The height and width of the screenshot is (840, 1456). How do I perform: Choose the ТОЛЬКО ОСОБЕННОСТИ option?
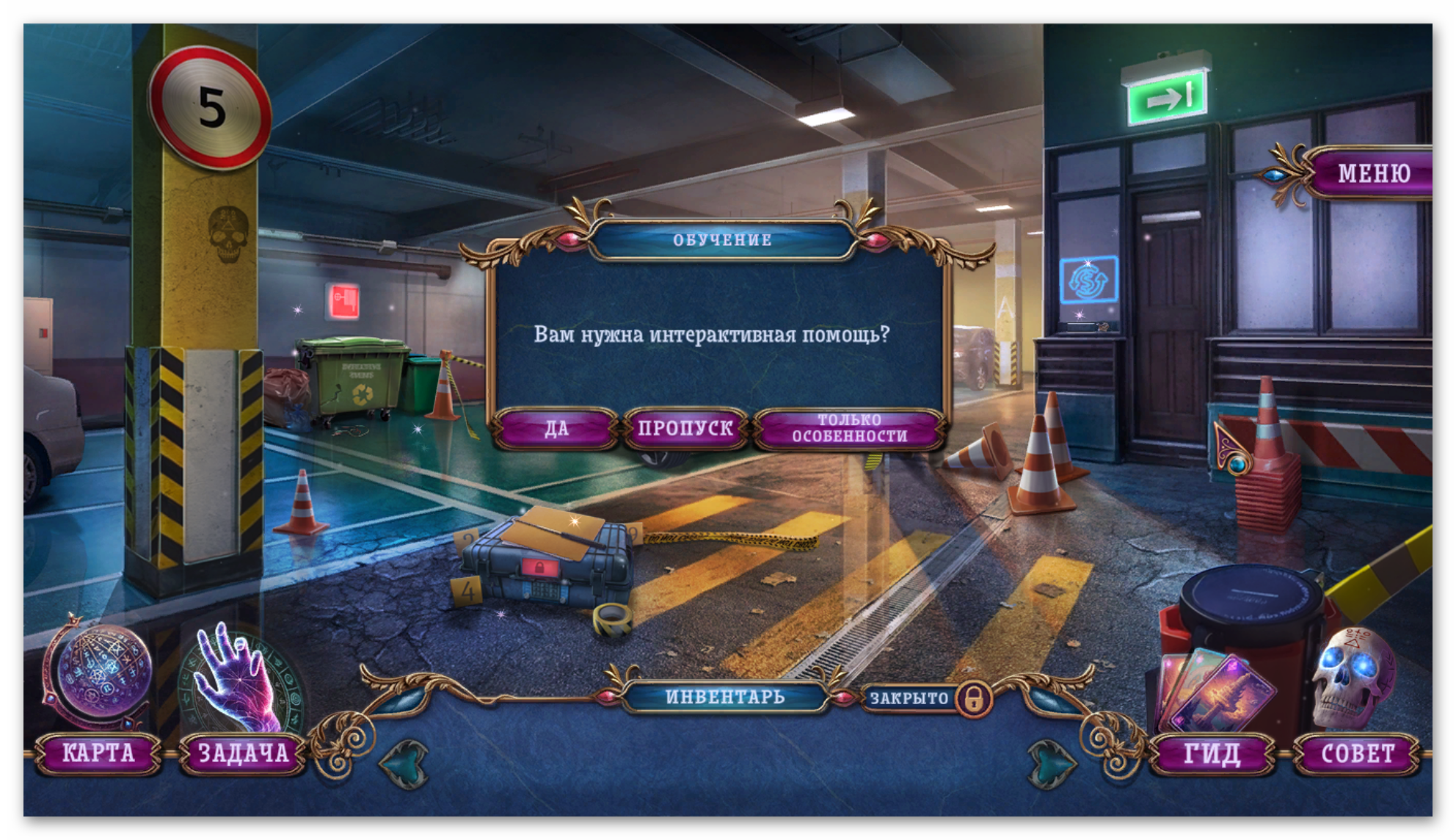pos(849,428)
